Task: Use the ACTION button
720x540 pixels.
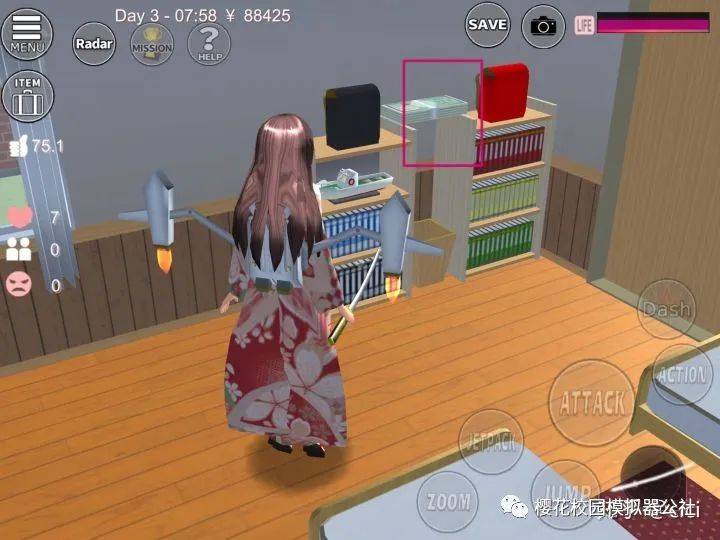Action: point(683,375)
